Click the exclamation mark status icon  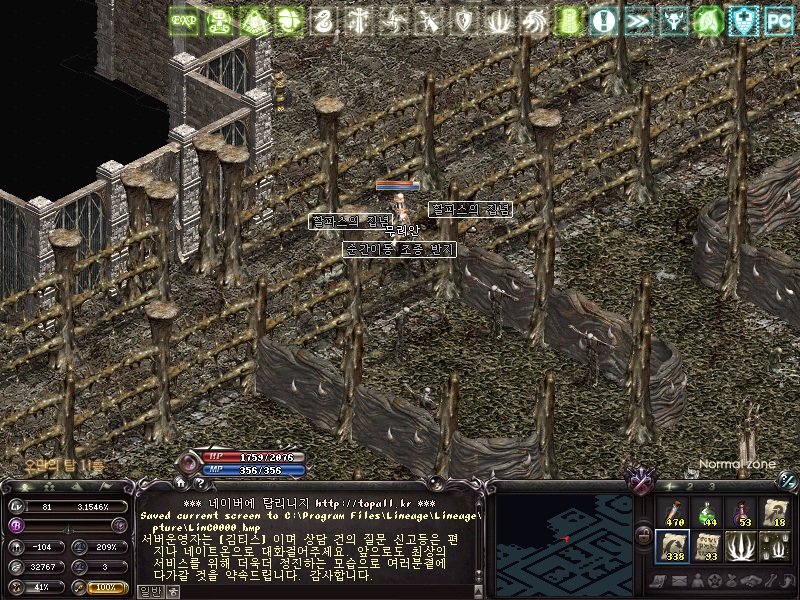coord(602,20)
